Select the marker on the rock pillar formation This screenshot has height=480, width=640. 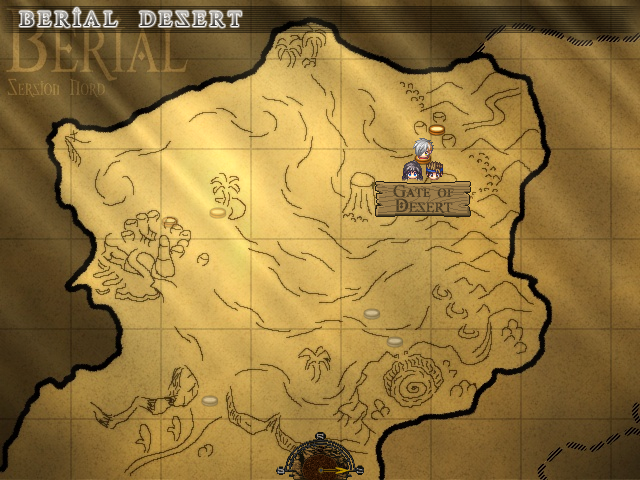pyautogui.click(x=170, y=222)
